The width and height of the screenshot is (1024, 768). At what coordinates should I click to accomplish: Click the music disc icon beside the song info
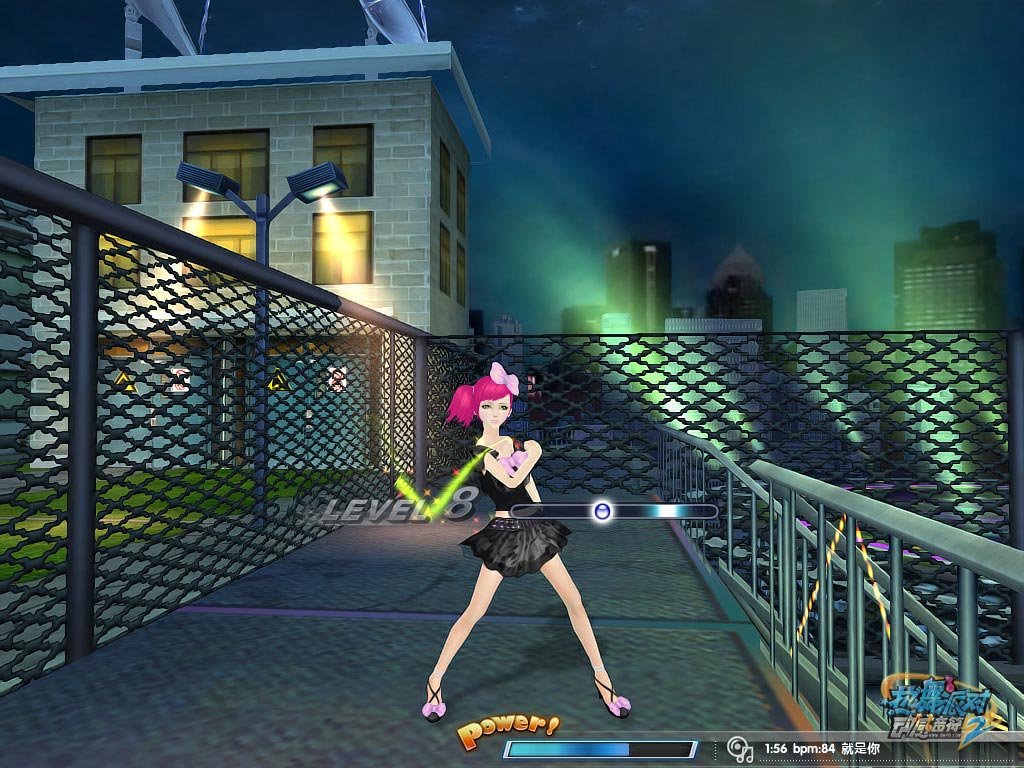click(x=739, y=748)
